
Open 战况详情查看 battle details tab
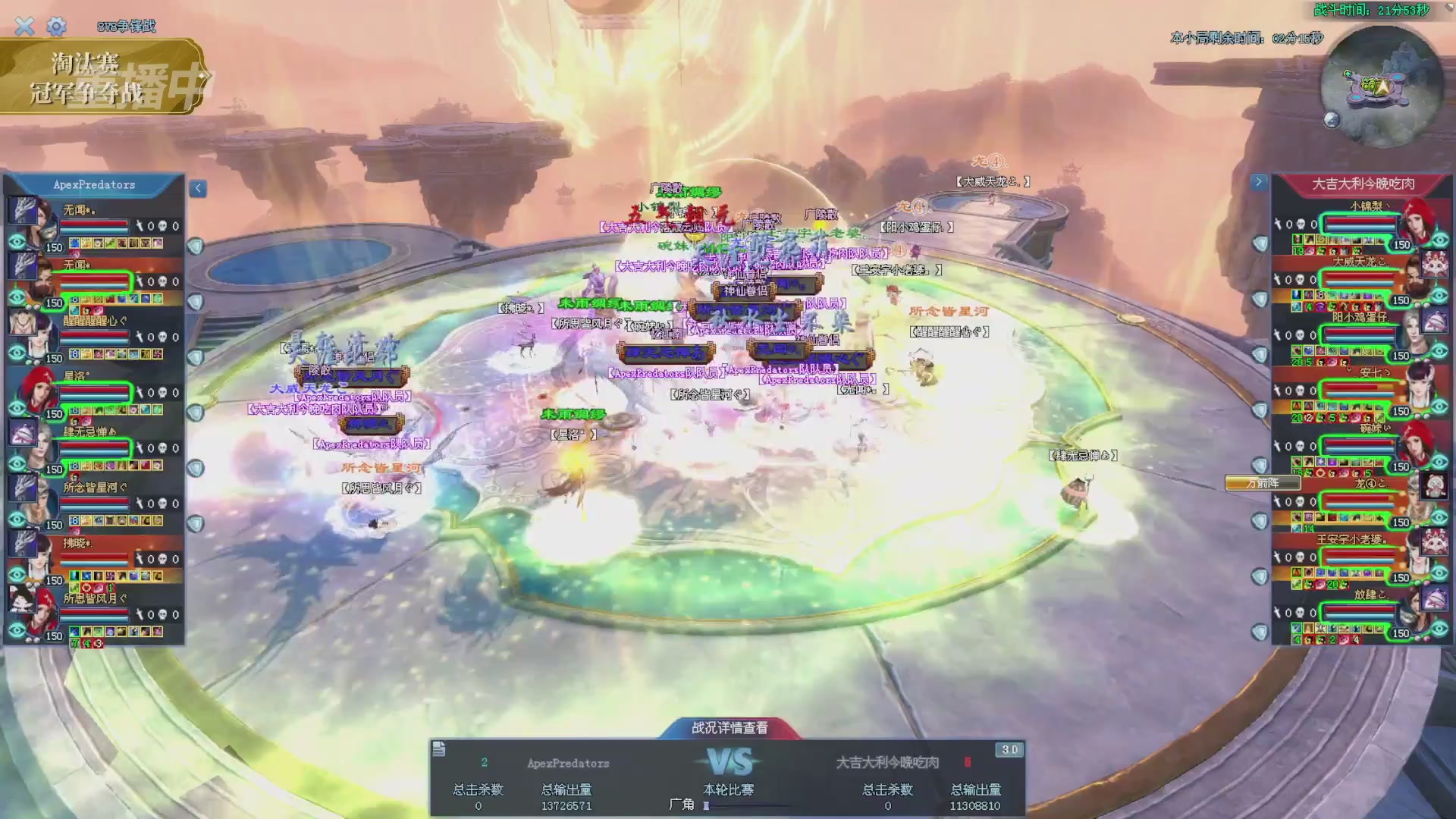[x=730, y=728]
